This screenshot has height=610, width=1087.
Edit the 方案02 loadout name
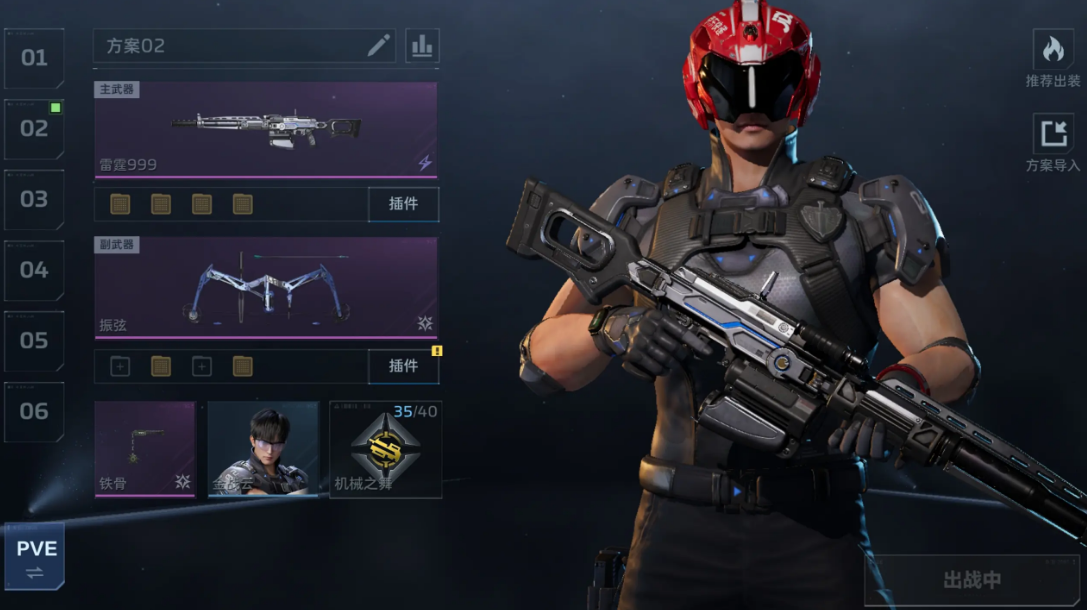point(379,46)
